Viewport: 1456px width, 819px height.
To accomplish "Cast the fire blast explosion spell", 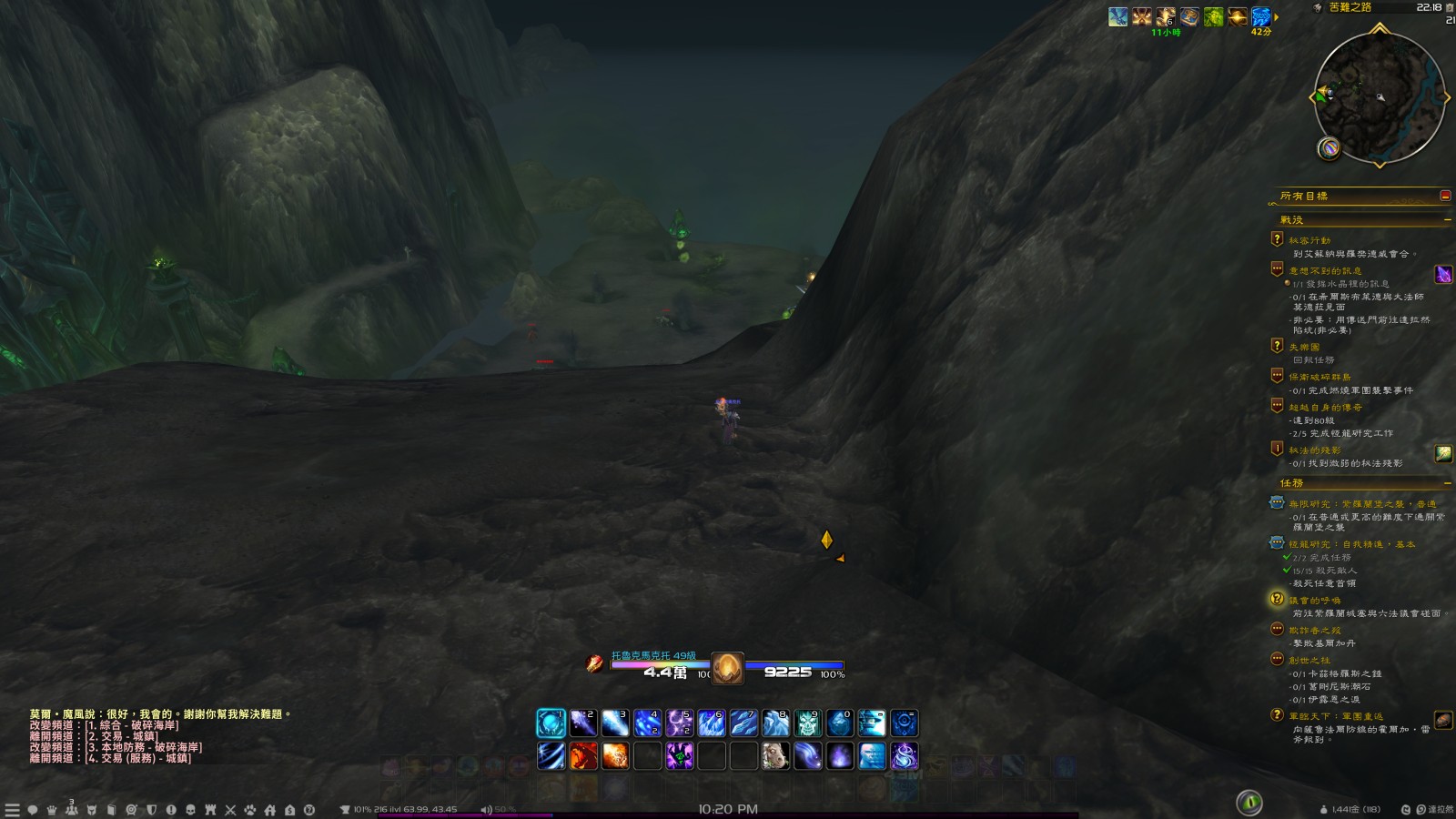I will click(x=615, y=755).
